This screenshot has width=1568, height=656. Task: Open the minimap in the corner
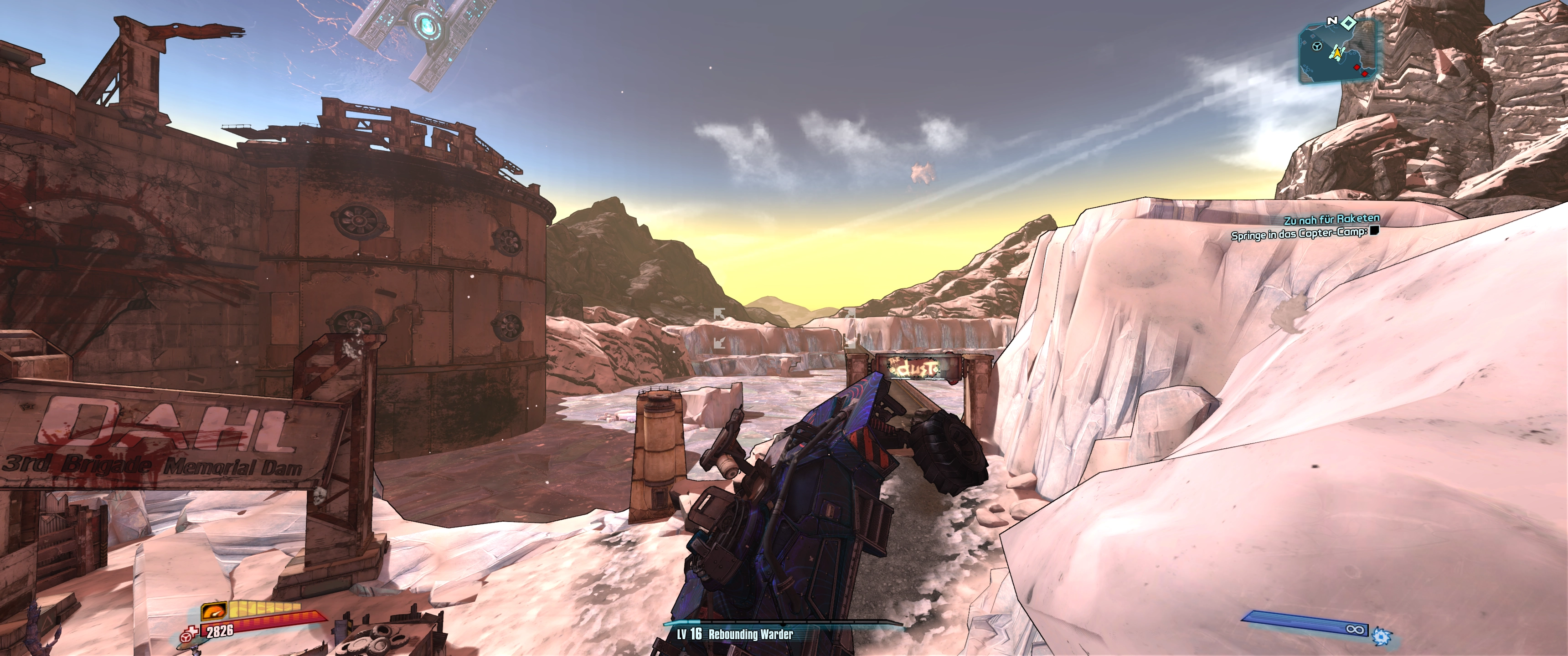coord(1338,54)
